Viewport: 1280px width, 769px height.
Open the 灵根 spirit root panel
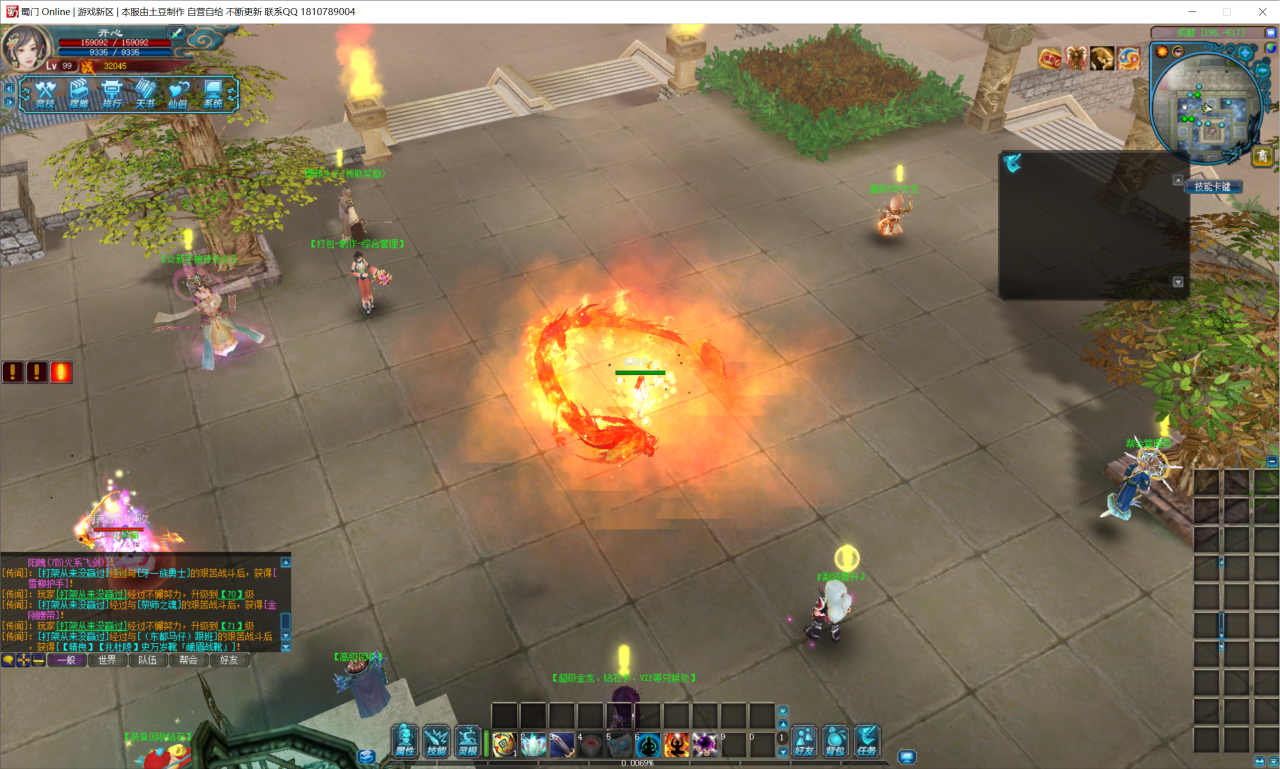[467, 741]
